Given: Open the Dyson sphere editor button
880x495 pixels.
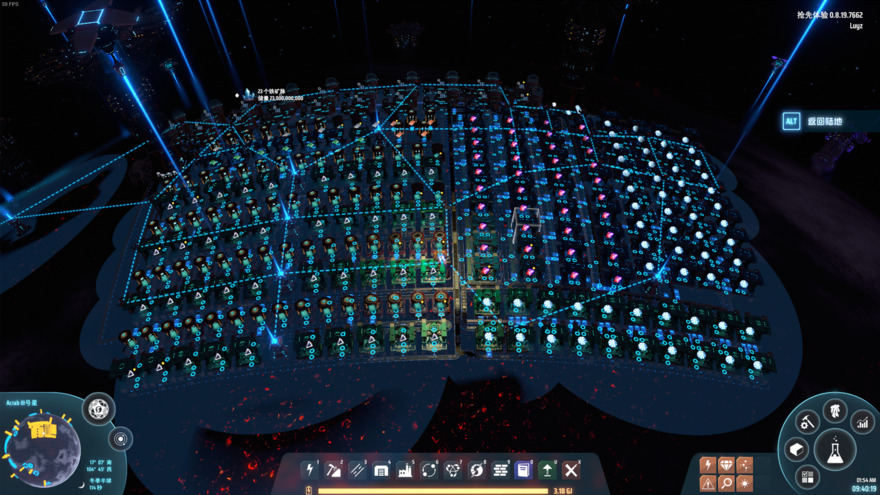Looking at the screenshot, I should click(98, 408).
